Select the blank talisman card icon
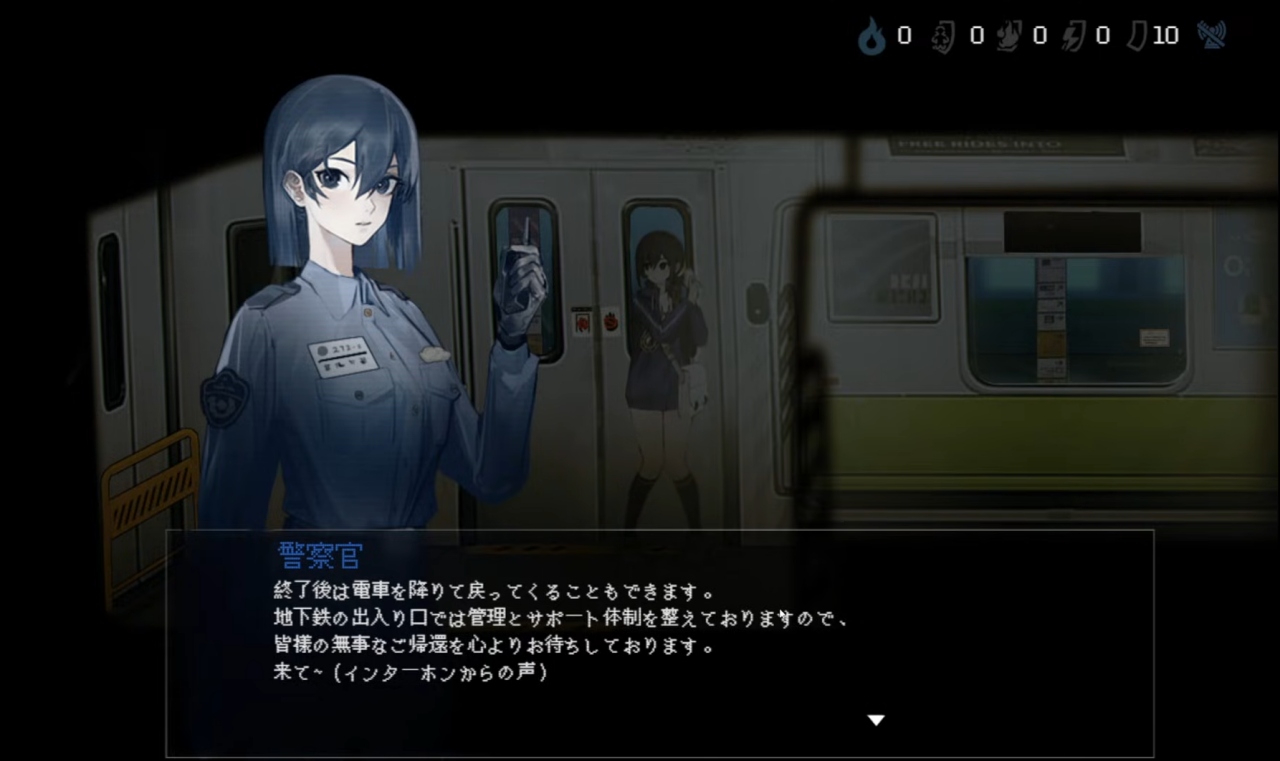1280x761 pixels. [1136, 38]
